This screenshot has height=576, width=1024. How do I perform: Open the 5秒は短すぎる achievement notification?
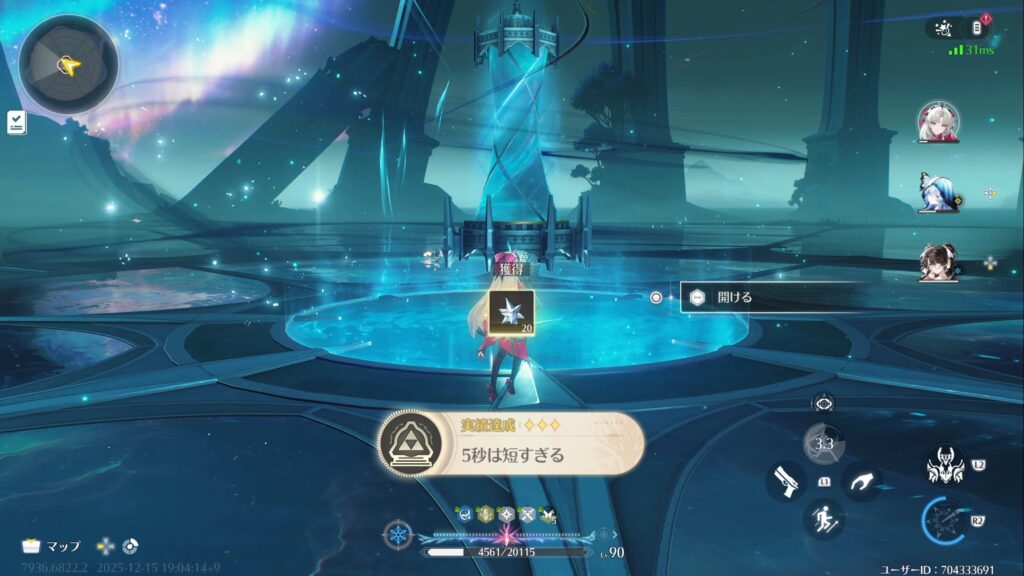click(x=511, y=443)
